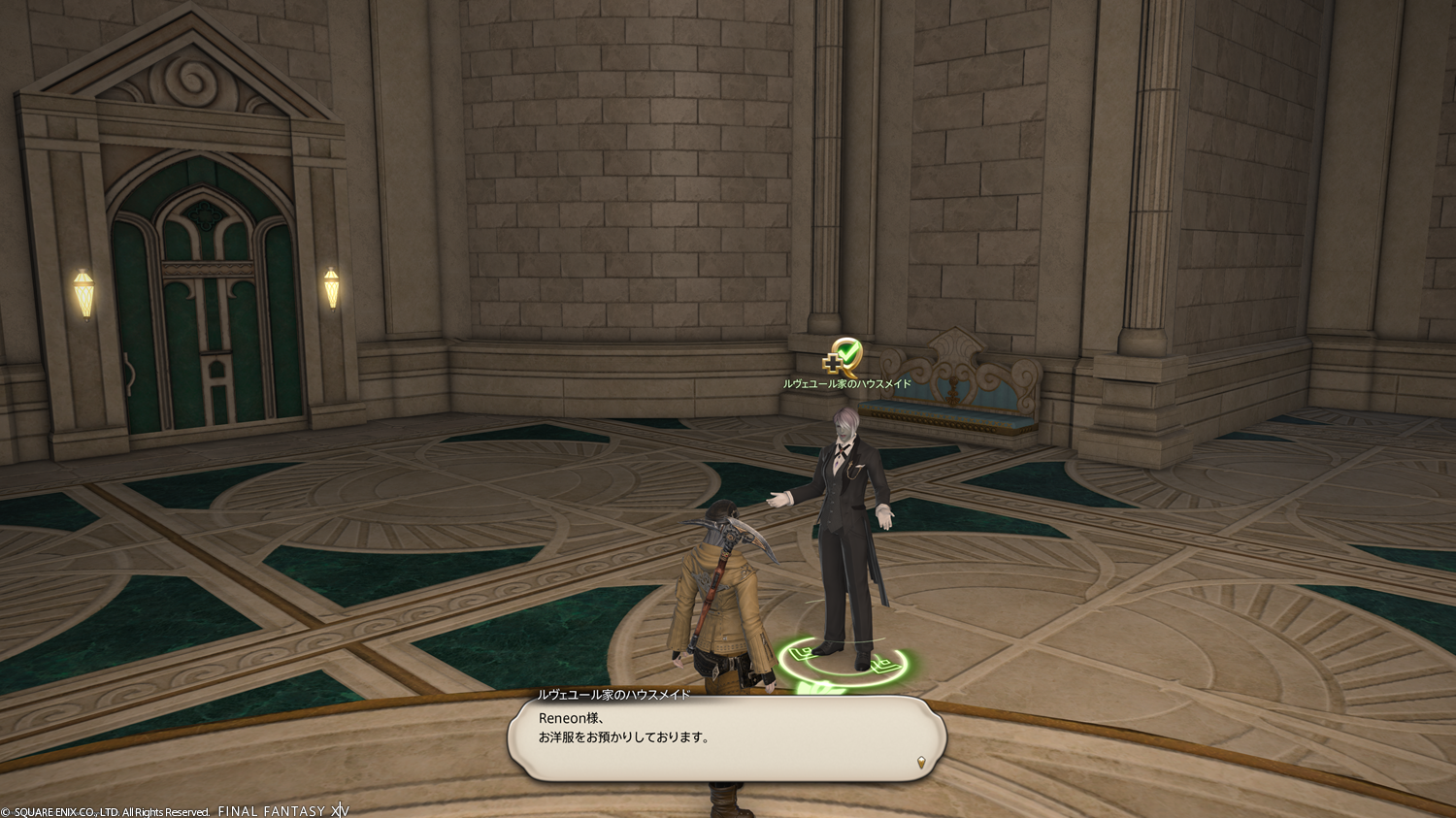Screen dimensions: 1456x818
Task: Click the dialogue continue arrow indicator
Action: [920, 763]
